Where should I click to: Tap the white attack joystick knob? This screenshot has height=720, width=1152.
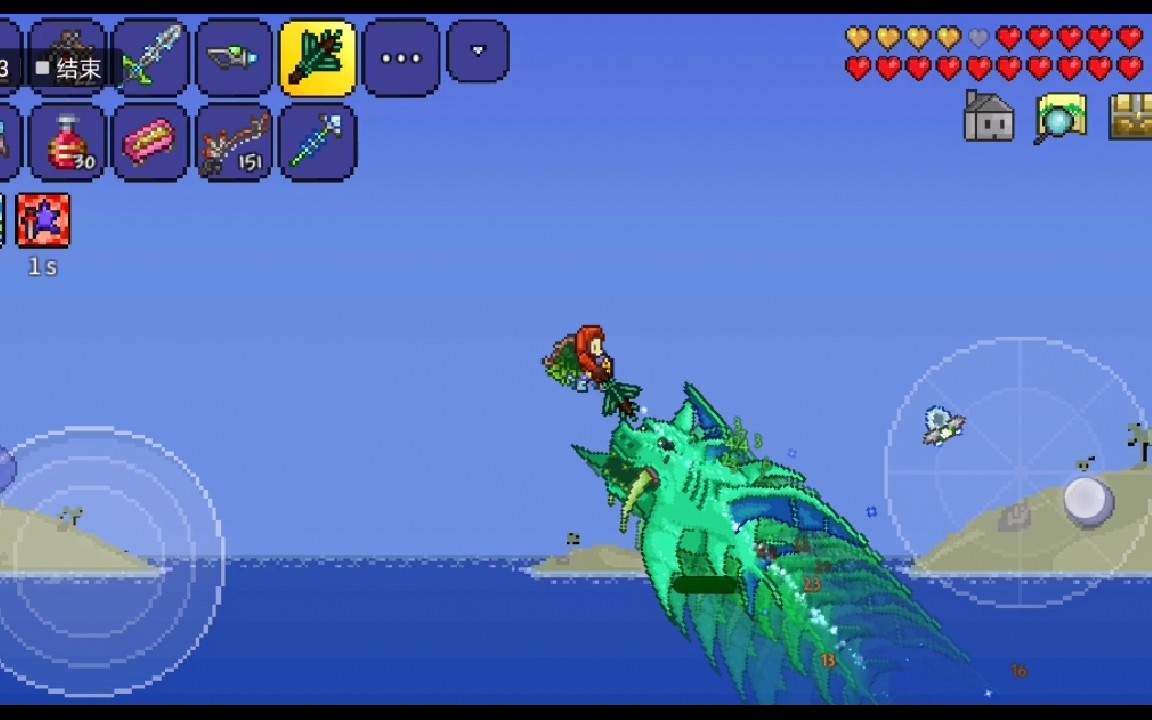tap(1088, 501)
